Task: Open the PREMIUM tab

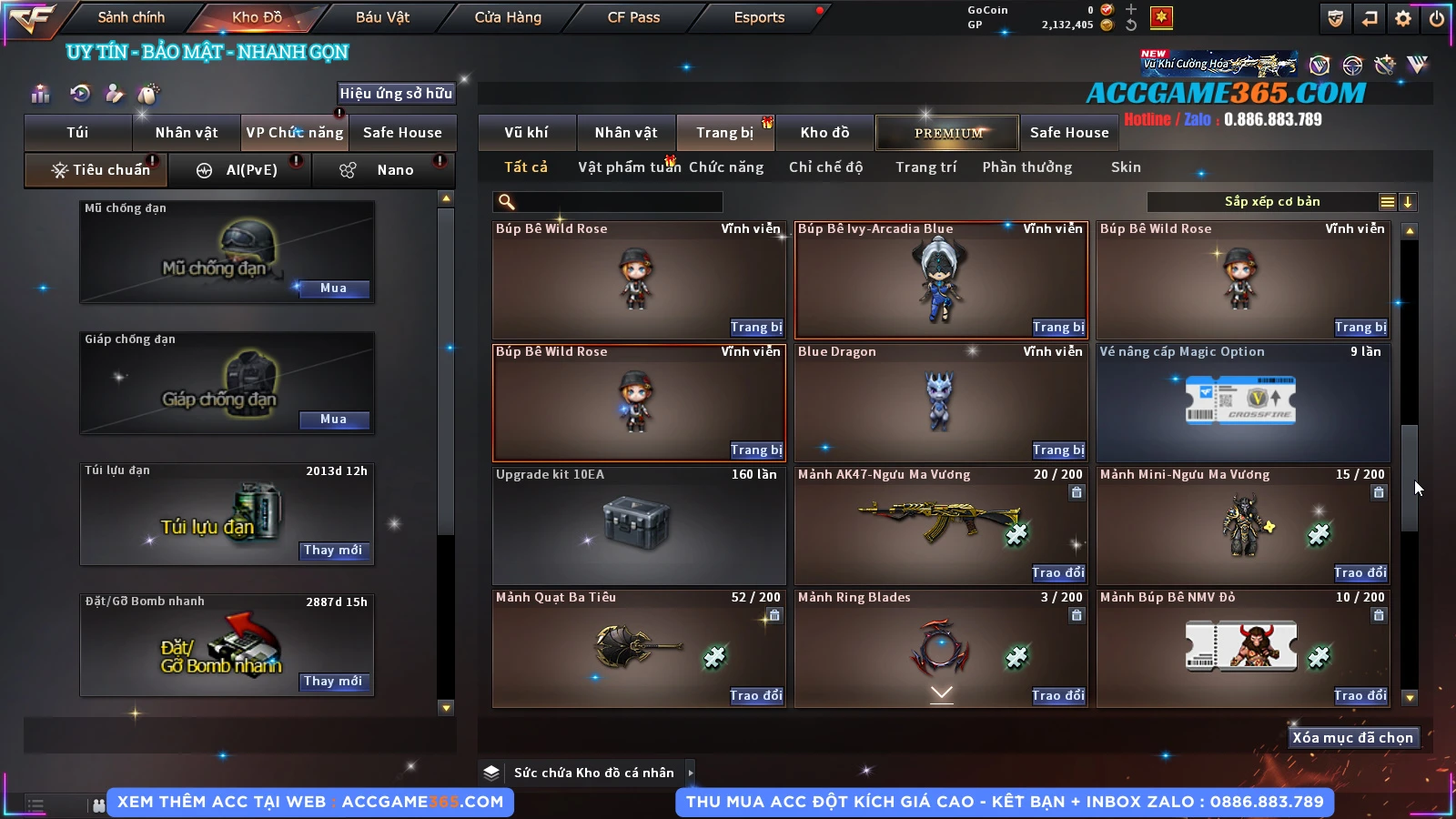Action: coord(947,133)
